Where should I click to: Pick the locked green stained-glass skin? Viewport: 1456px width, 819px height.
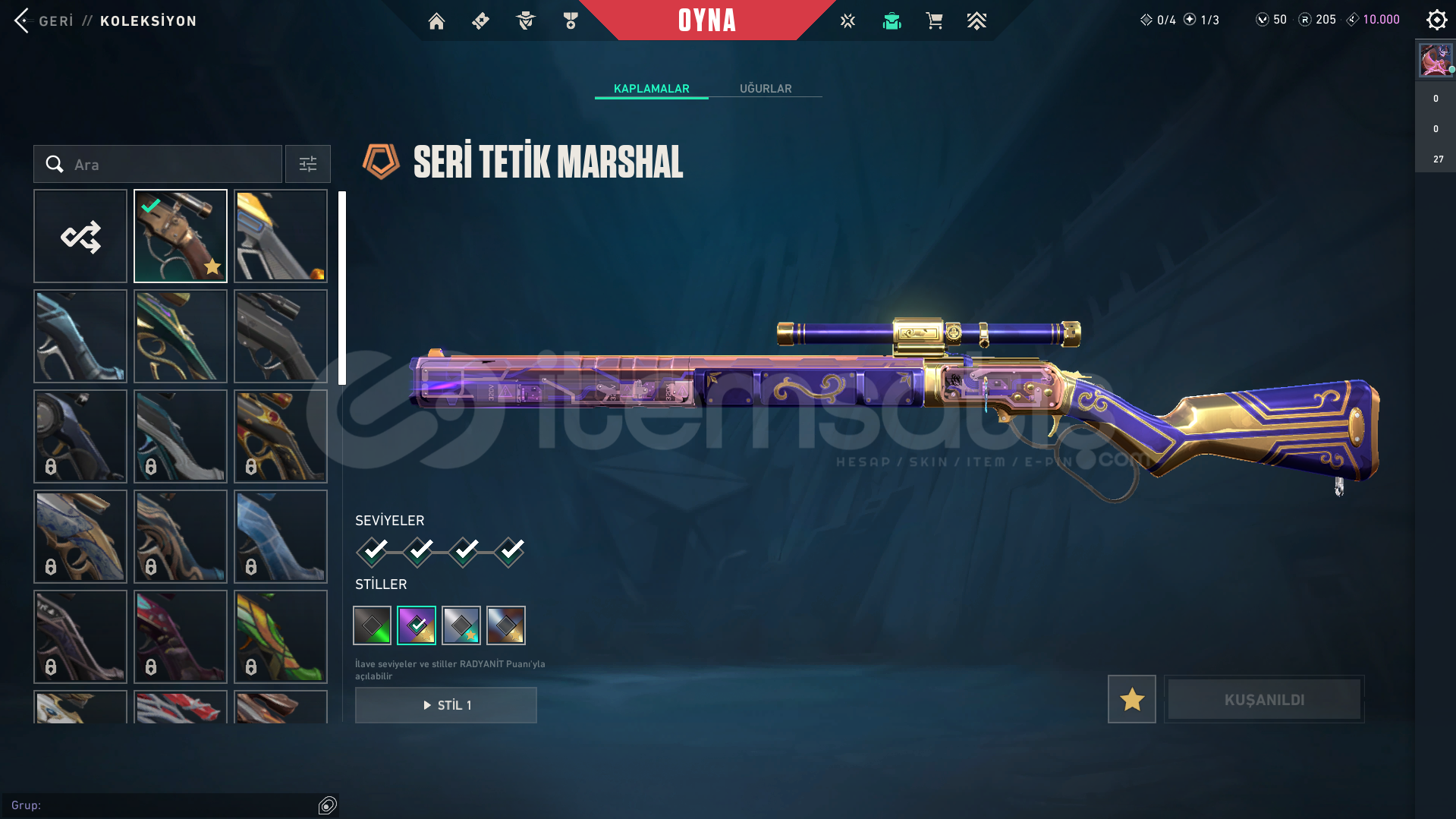pos(281,637)
